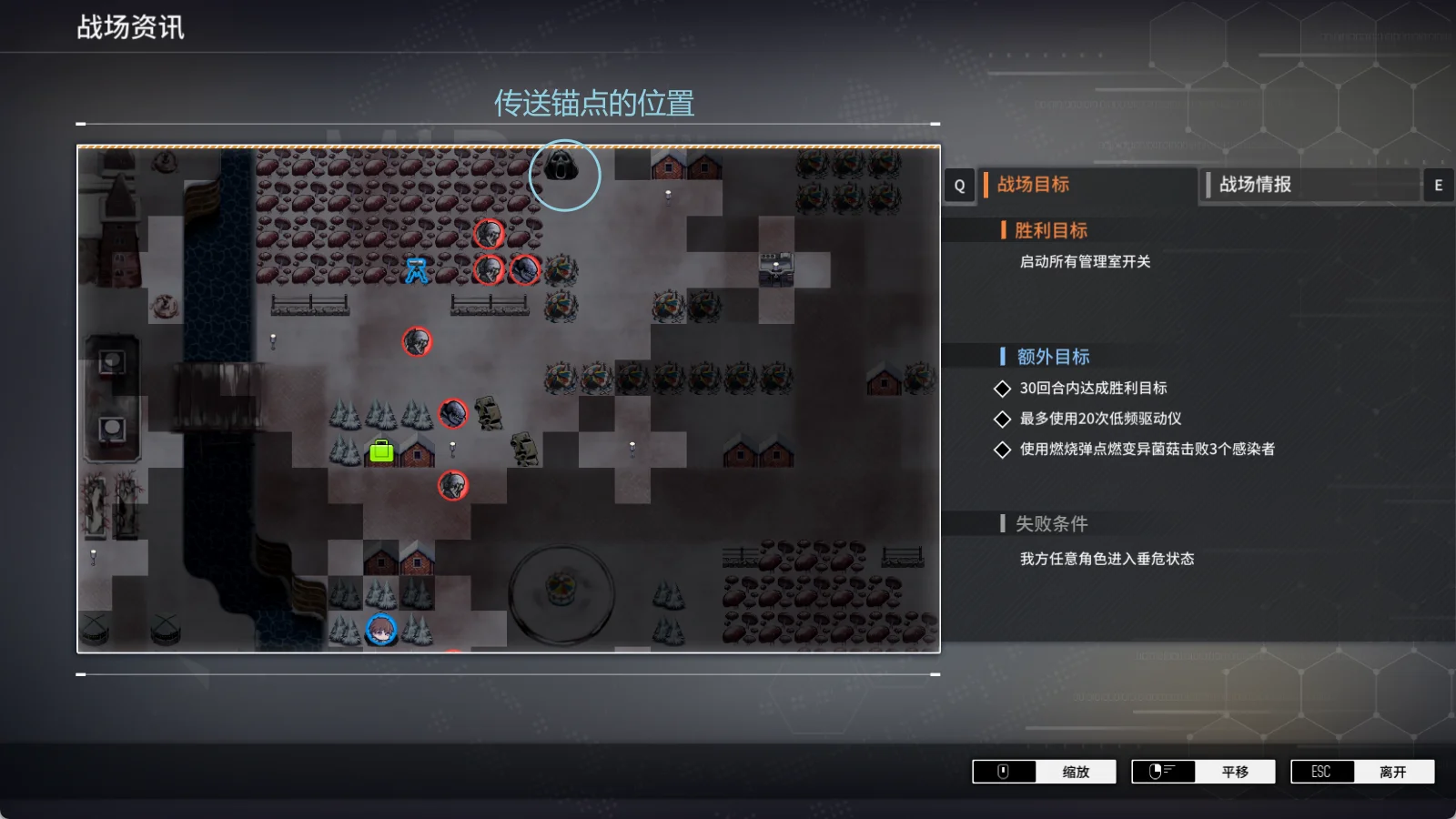Click the blue glyph marker on the map
Viewport: 1456px width, 819px height.
point(417,270)
